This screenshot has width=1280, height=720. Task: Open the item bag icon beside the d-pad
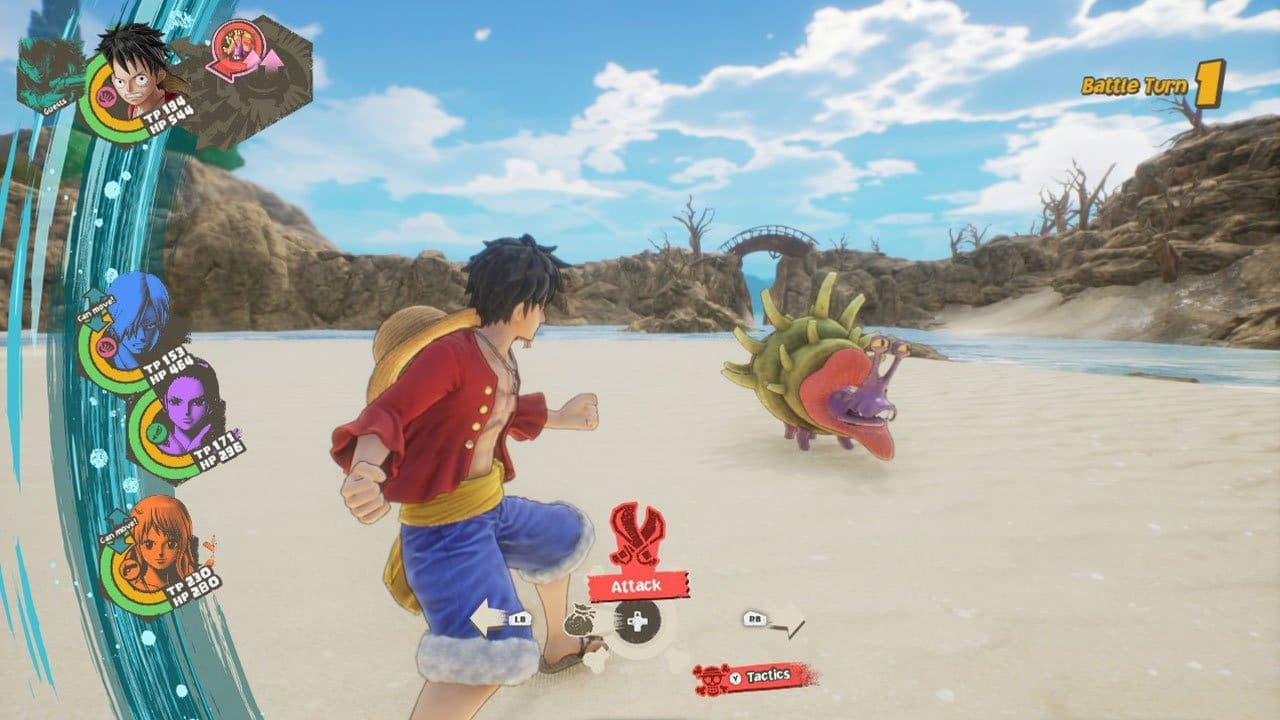point(581,620)
